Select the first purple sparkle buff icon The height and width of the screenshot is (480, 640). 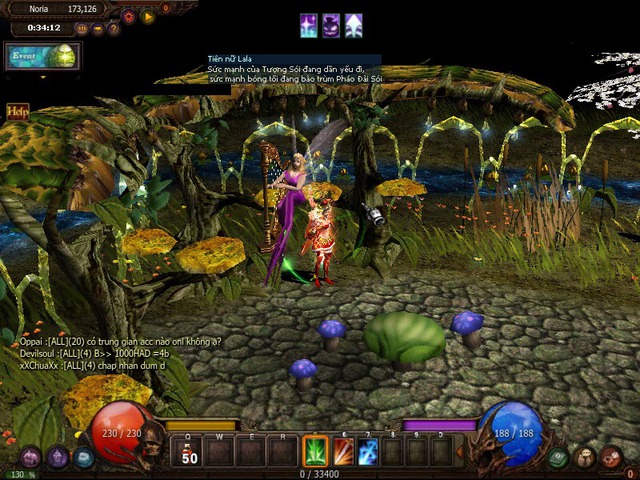click(x=309, y=25)
